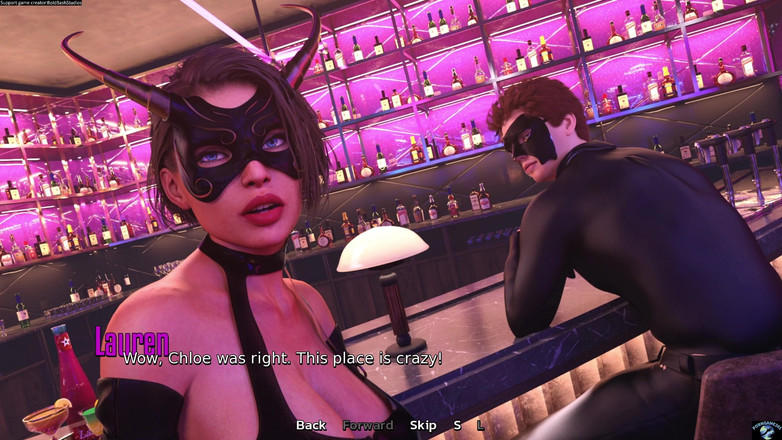Click the Forward button in the quick menu
This screenshot has height=440, width=782.
[x=368, y=425]
